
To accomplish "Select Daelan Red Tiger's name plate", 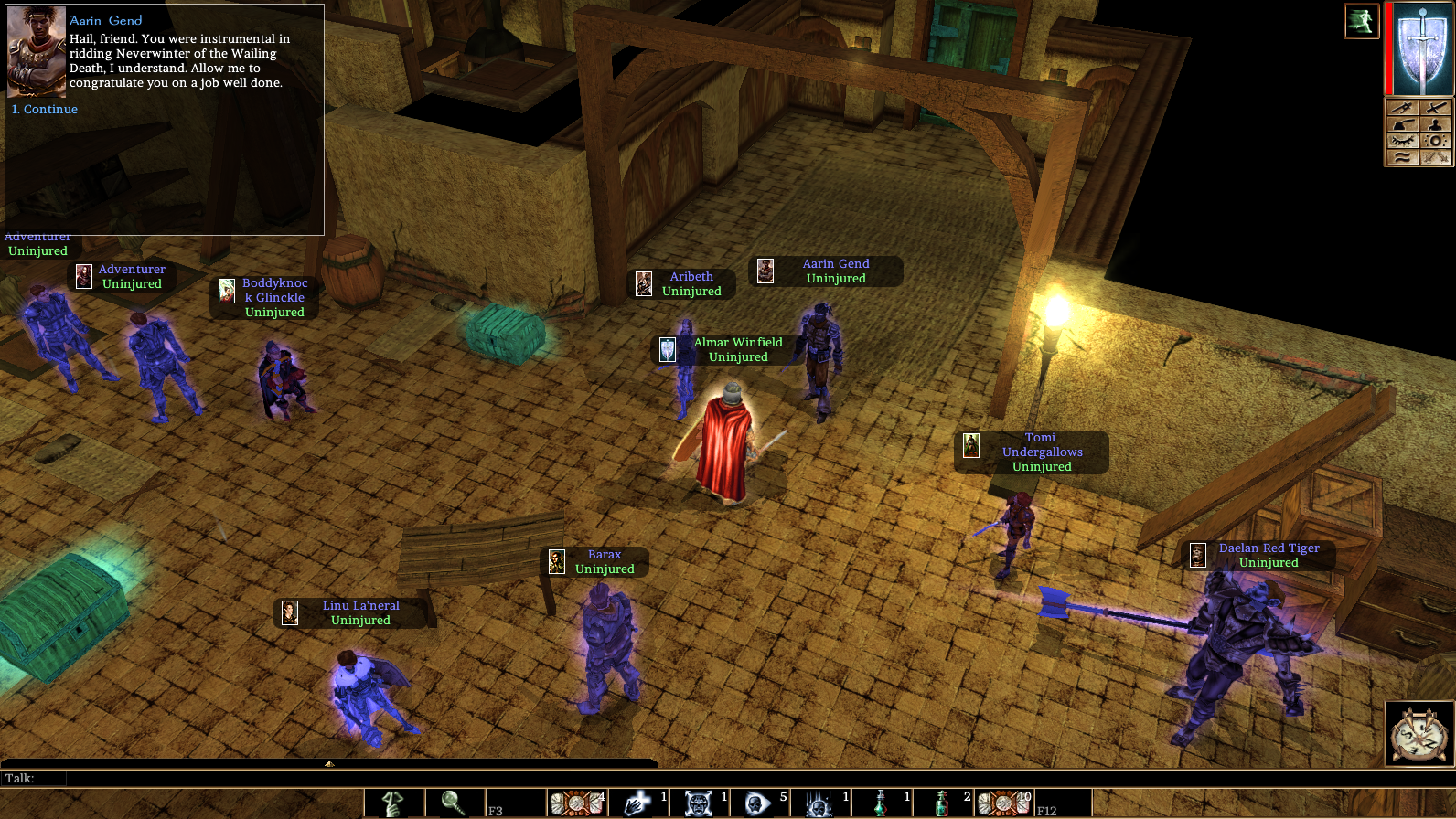I will [x=1268, y=548].
